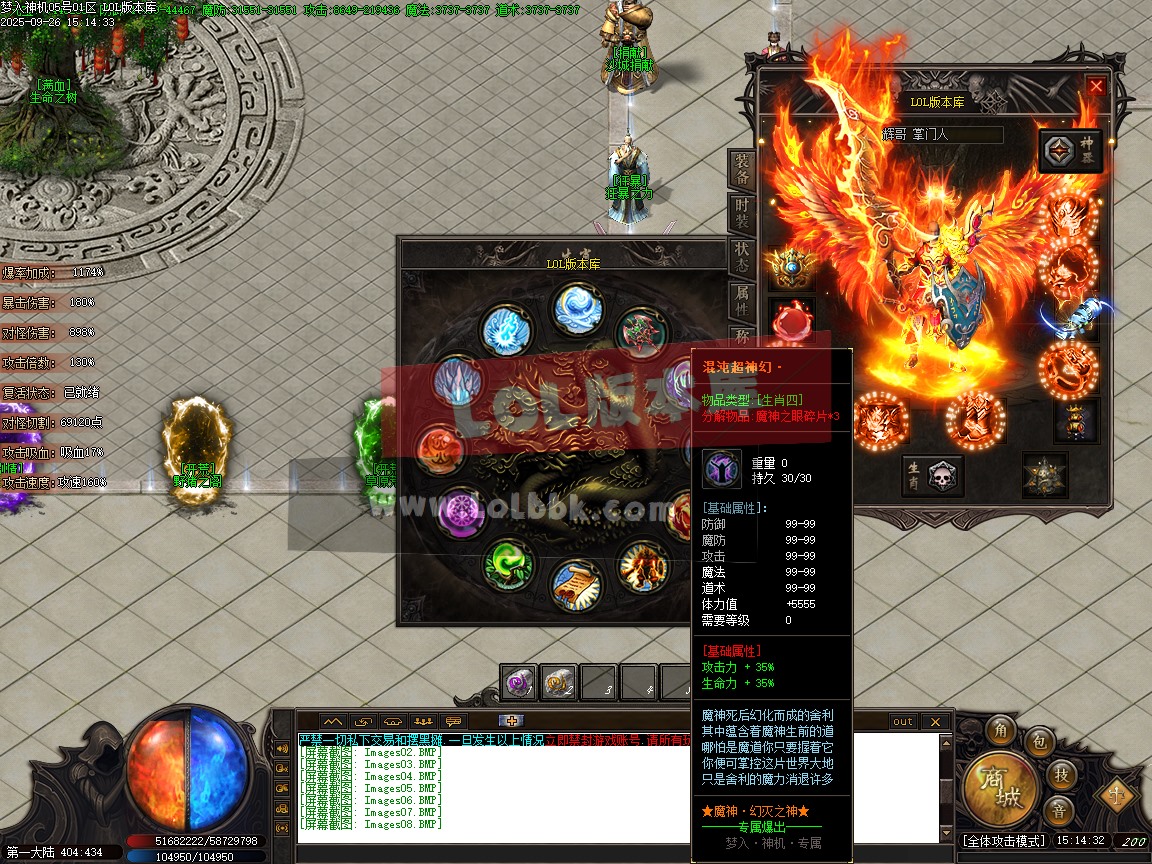Open the 生肖 zodiac skull button
The height and width of the screenshot is (864, 1152).
[x=932, y=476]
